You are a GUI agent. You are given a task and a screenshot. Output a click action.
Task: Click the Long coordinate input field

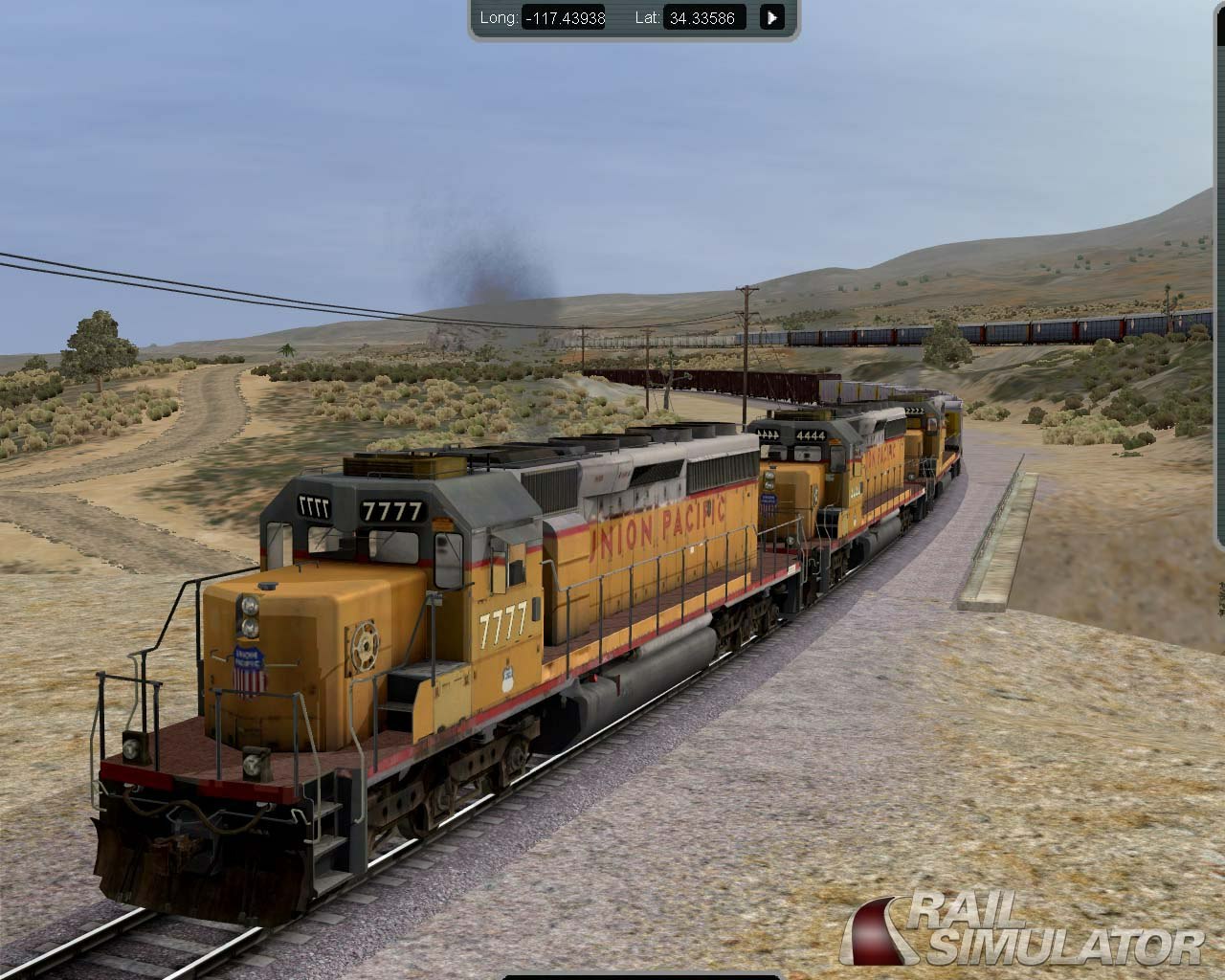tap(564, 17)
